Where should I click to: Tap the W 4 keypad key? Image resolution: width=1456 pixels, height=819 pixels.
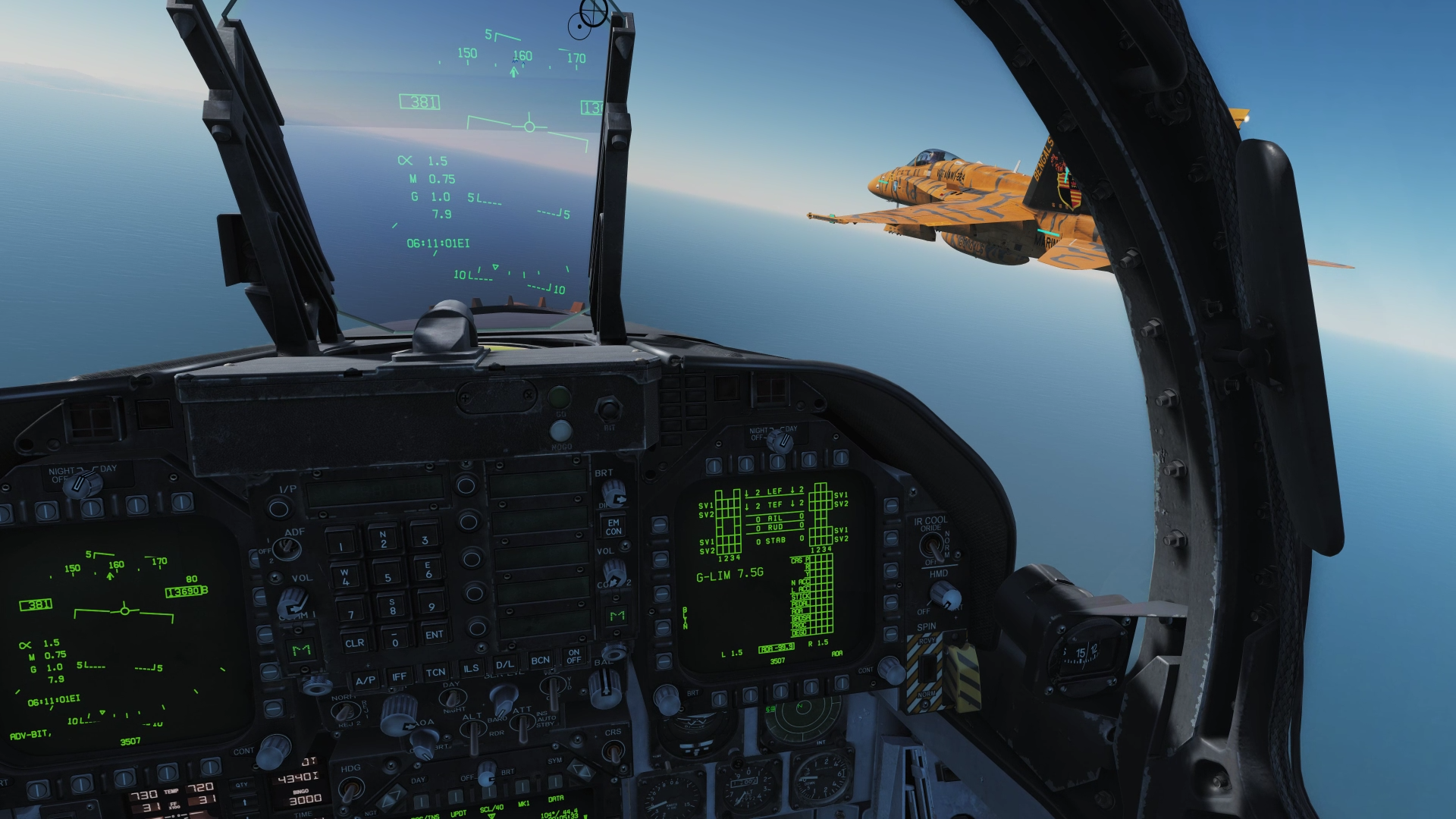345,578
